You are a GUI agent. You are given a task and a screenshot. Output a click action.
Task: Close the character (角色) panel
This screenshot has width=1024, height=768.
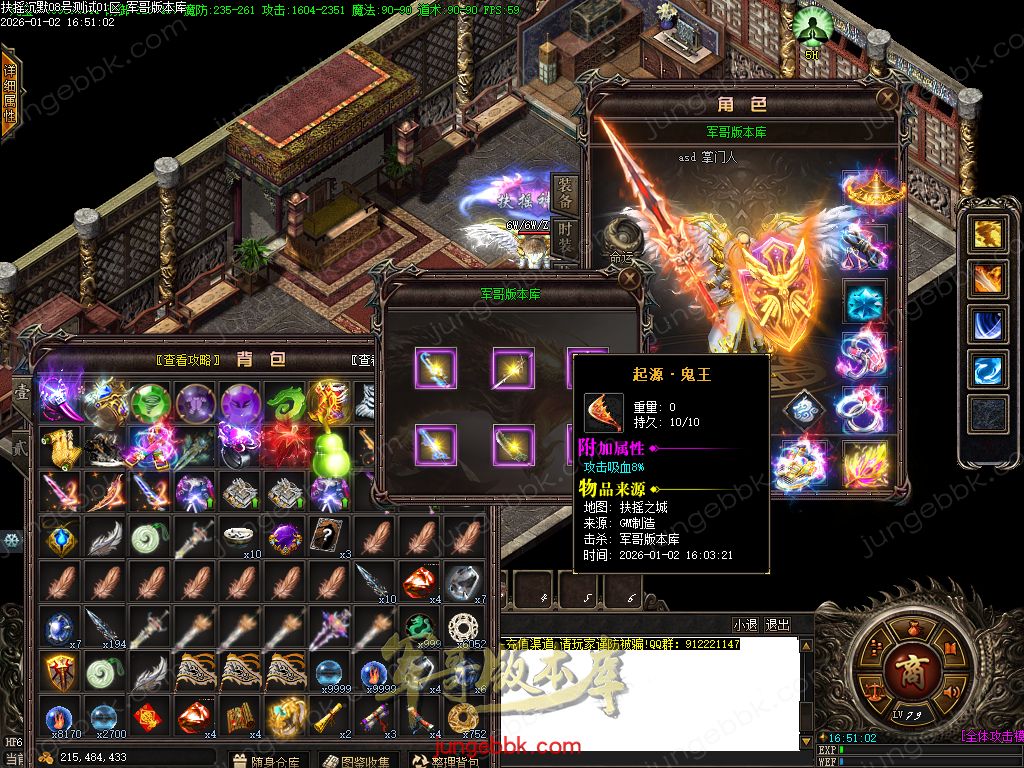click(x=886, y=98)
